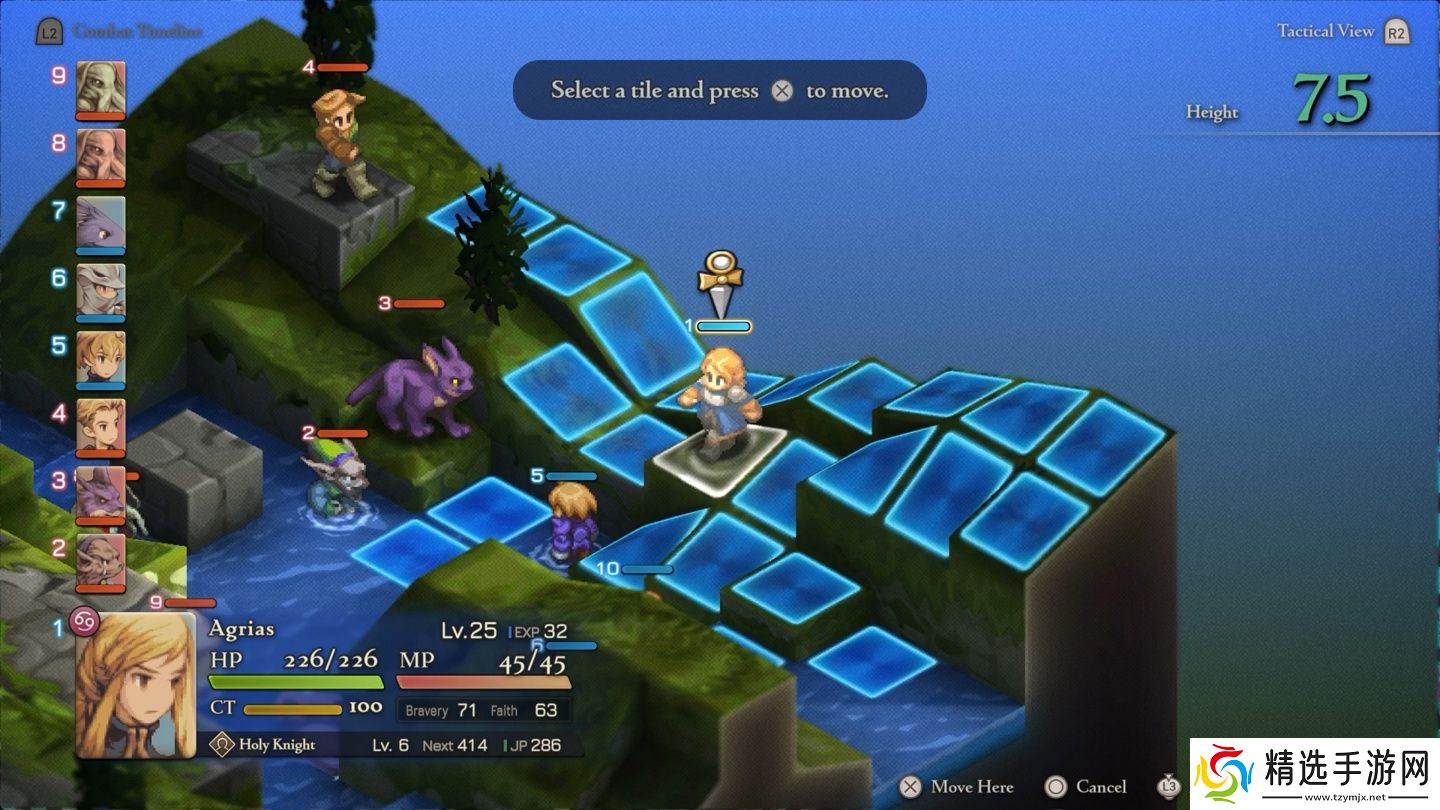
Task: Choose the turn 8 unit portrait
Action: [101, 155]
